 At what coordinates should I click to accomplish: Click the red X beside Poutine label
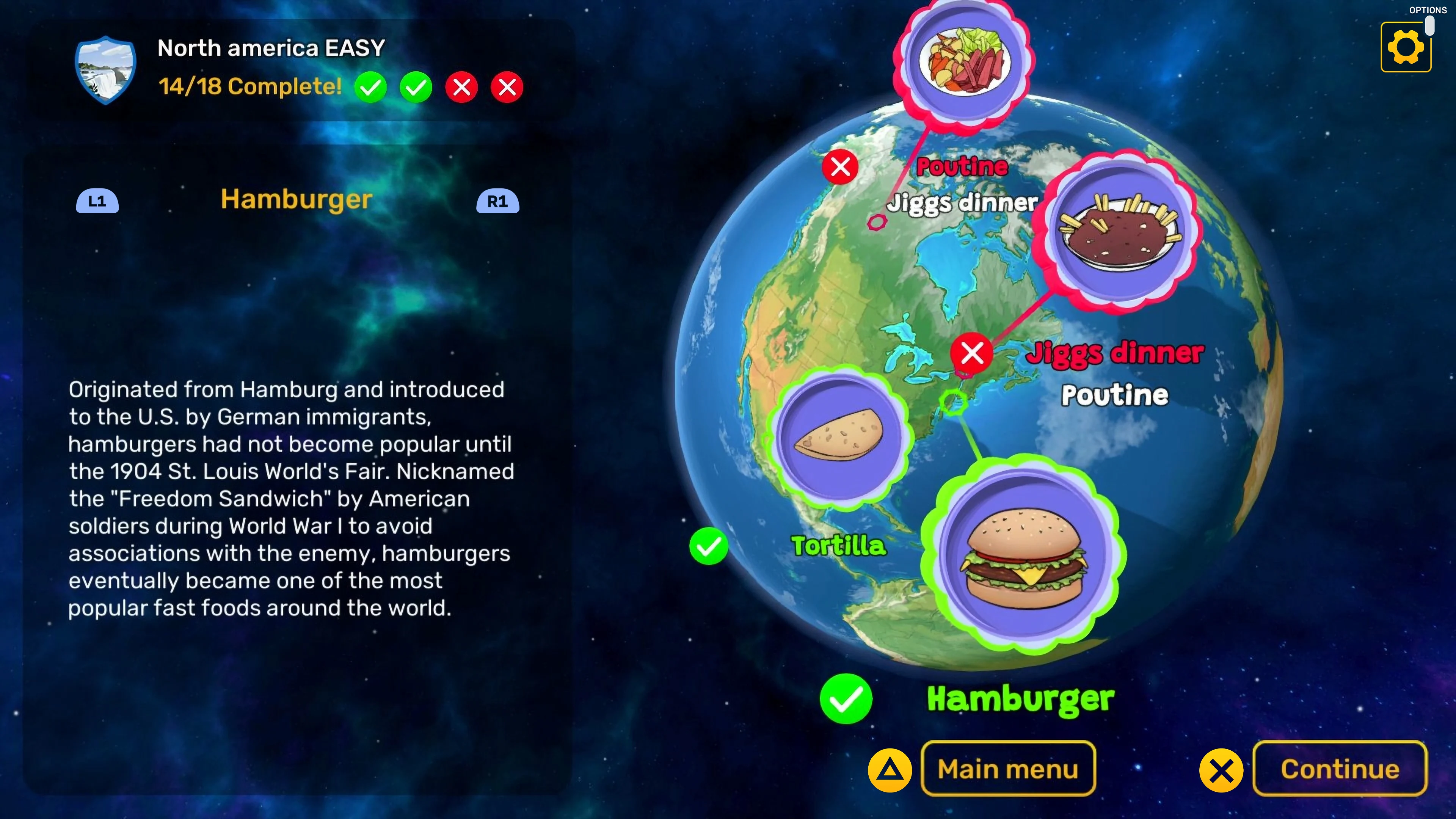pyautogui.click(x=841, y=167)
